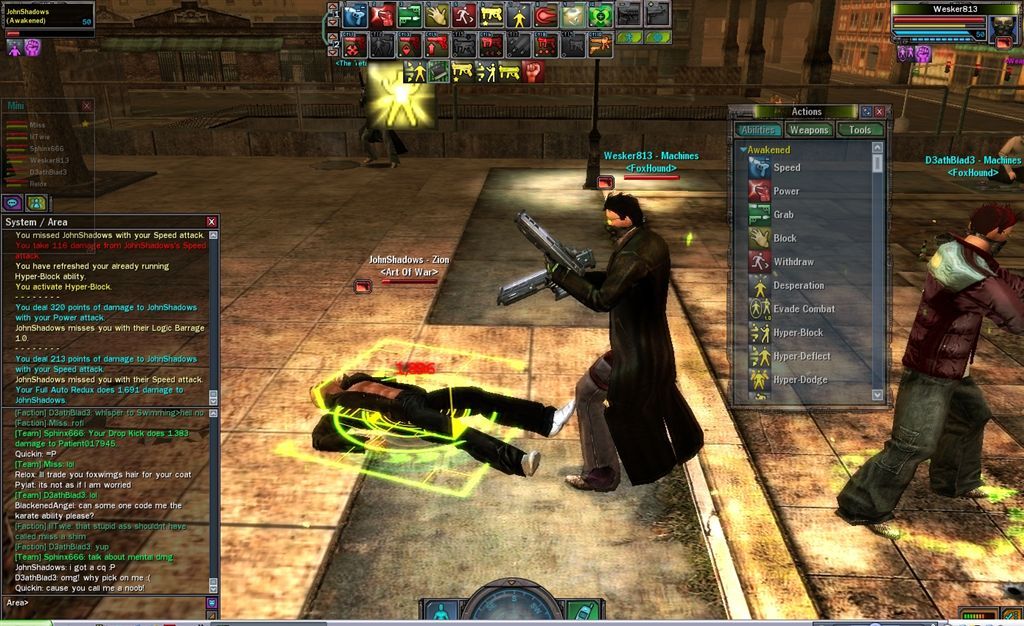The height and width of the screenshot is (626, 1024).
Task: Collapse the Awakened ability category
Action: [743, 150]
